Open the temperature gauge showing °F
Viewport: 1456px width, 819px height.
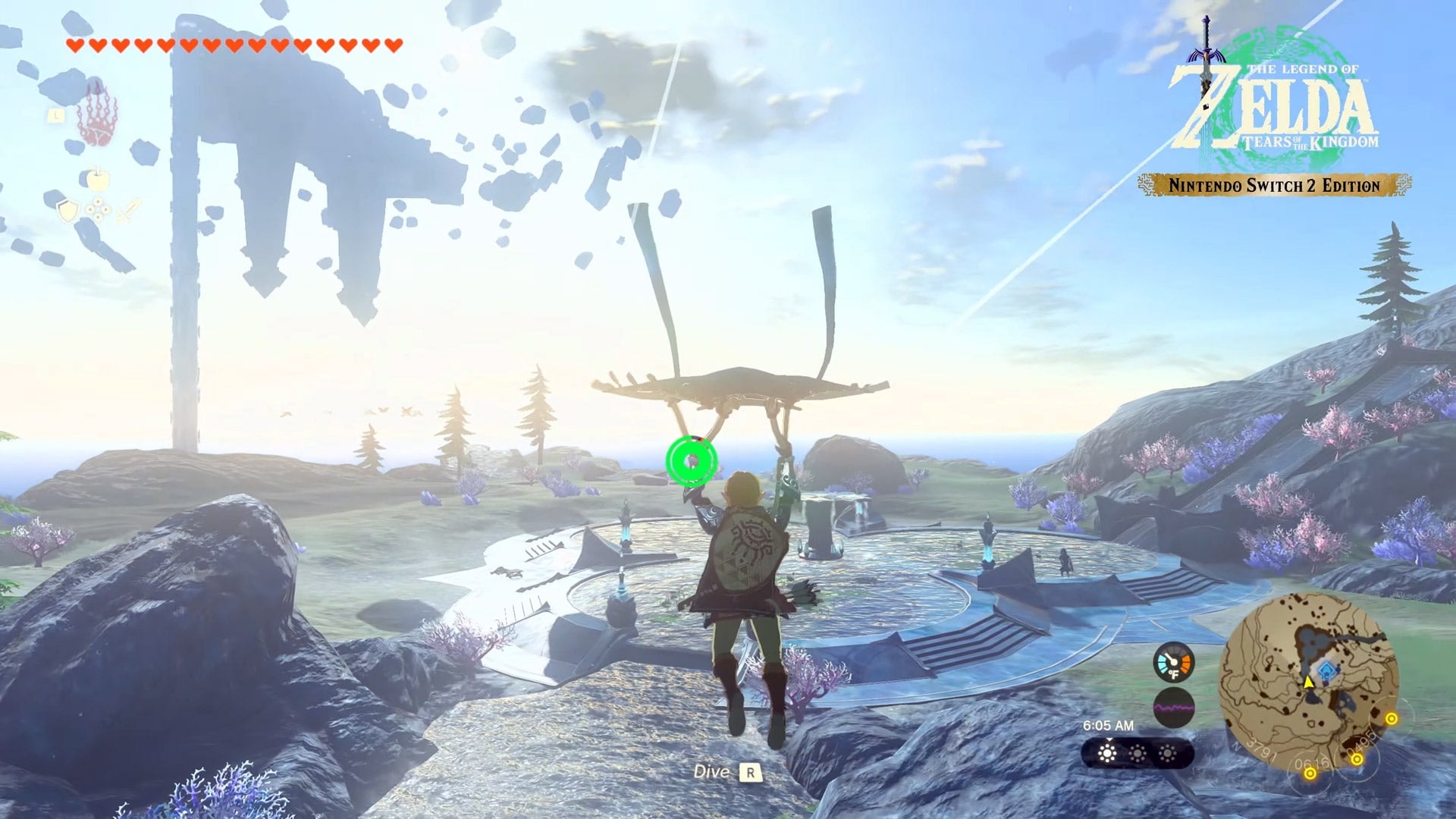1174,664
